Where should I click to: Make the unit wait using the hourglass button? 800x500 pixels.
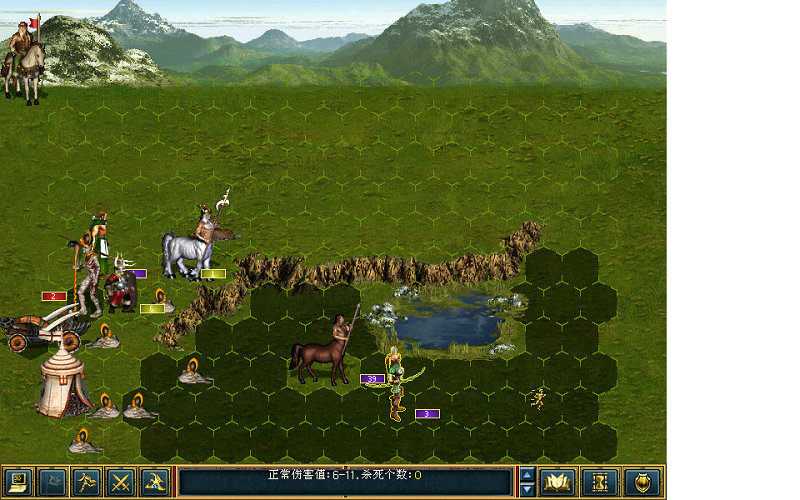(599, 482)
